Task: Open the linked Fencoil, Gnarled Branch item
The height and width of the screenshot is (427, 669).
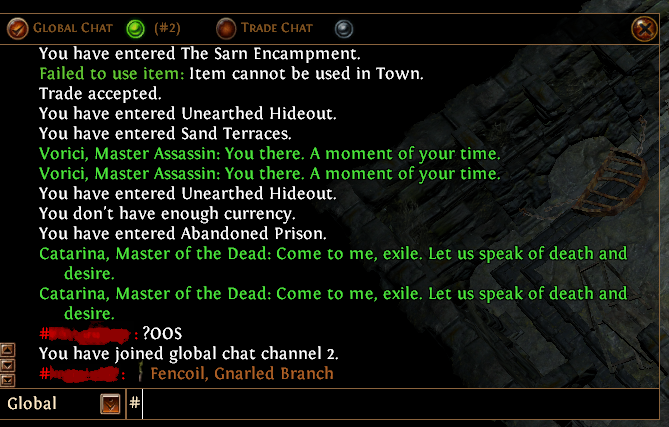Action: (x=241, y=373)
